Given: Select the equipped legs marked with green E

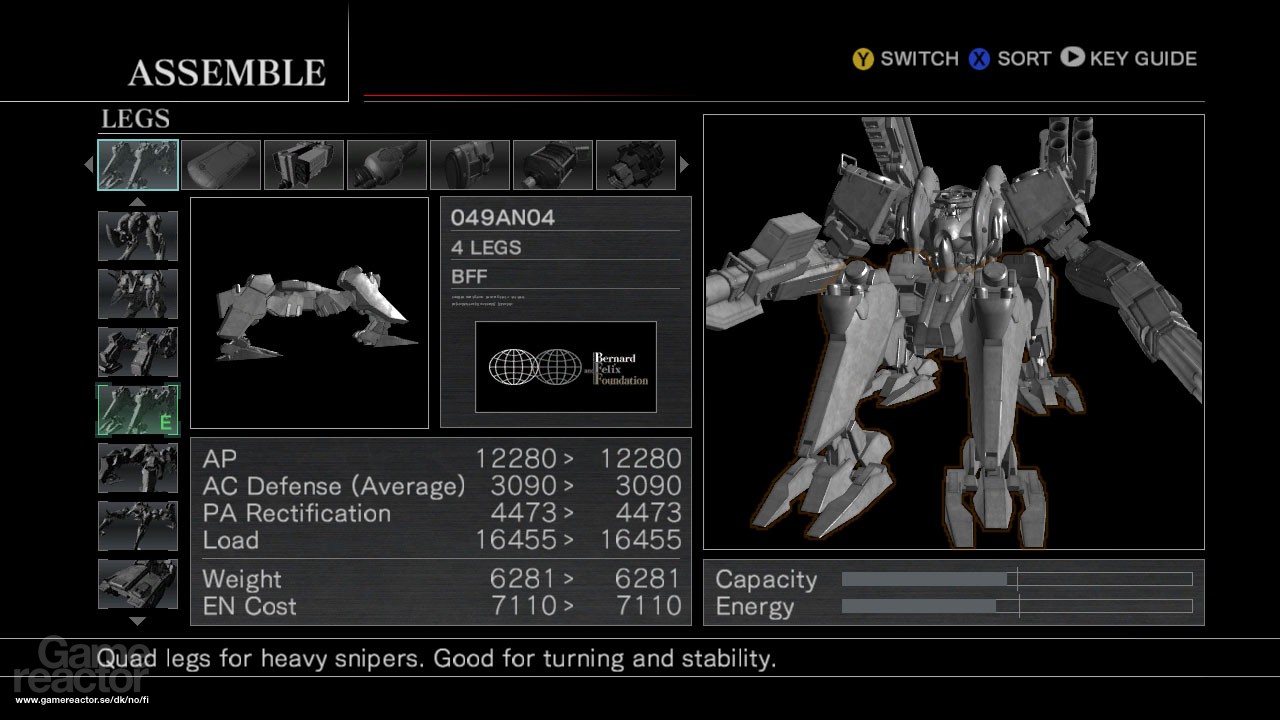Looking at the screenshot, I should pos(138,408).
